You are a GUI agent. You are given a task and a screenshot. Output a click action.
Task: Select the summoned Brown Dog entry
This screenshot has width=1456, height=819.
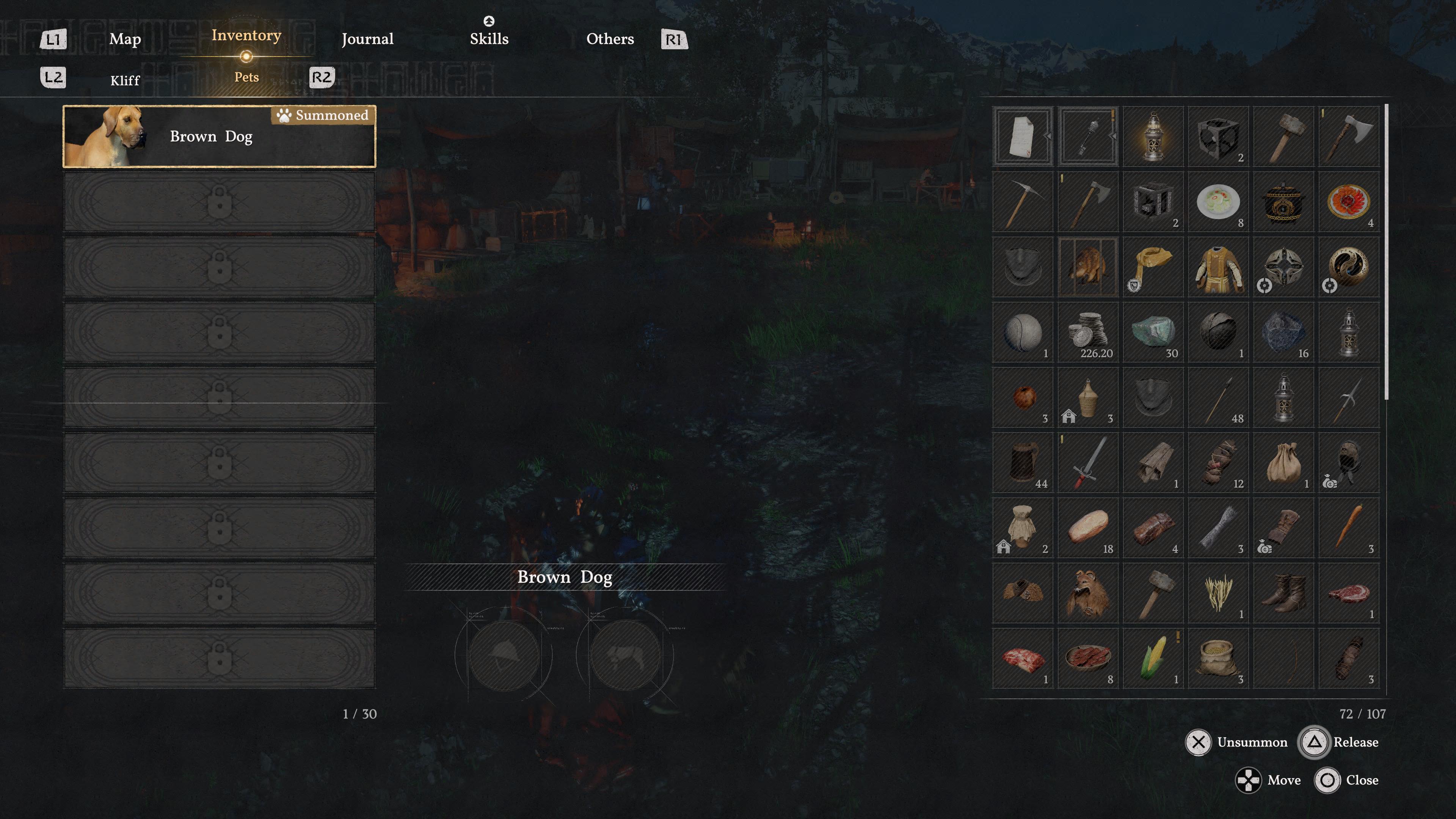(x=219, y=137)
